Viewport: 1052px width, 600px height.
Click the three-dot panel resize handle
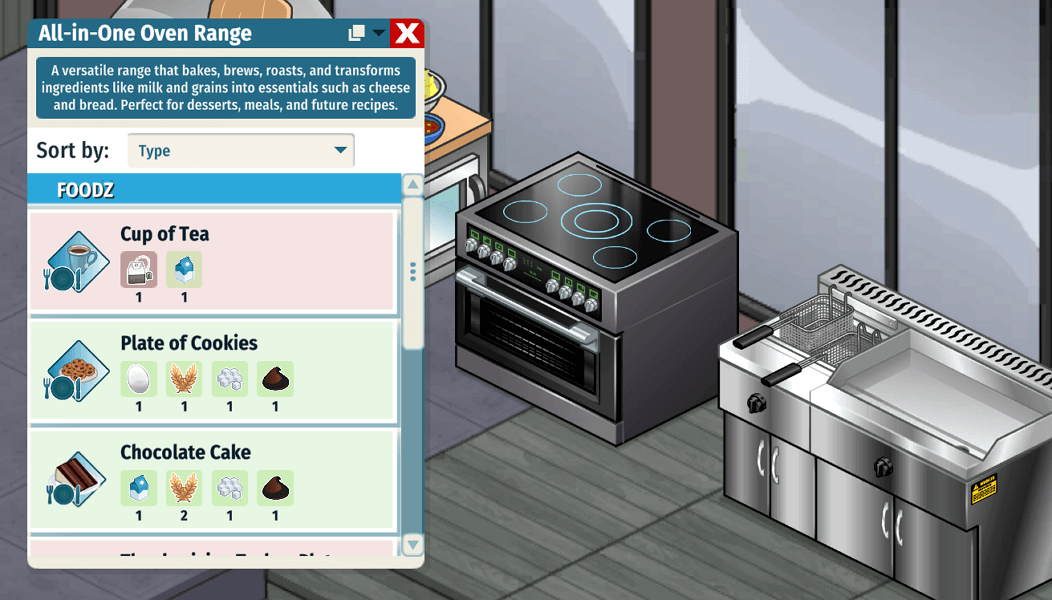point(412,271)
